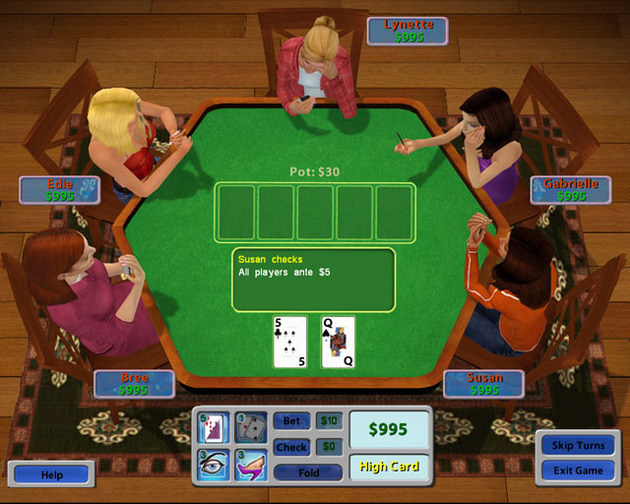
Task: Click the $10 bet amount box
Action: click(x=329, y=422)
